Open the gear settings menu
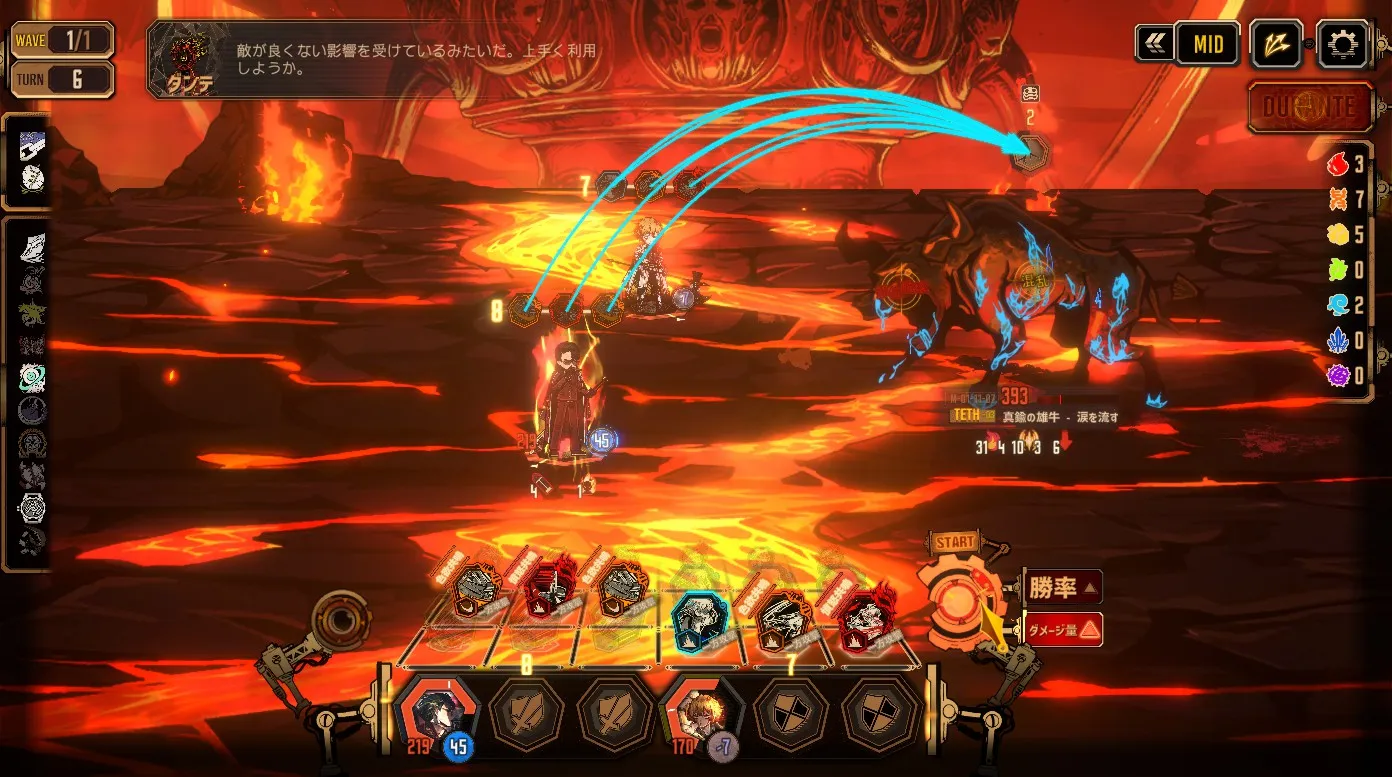 coord(1342,45)
